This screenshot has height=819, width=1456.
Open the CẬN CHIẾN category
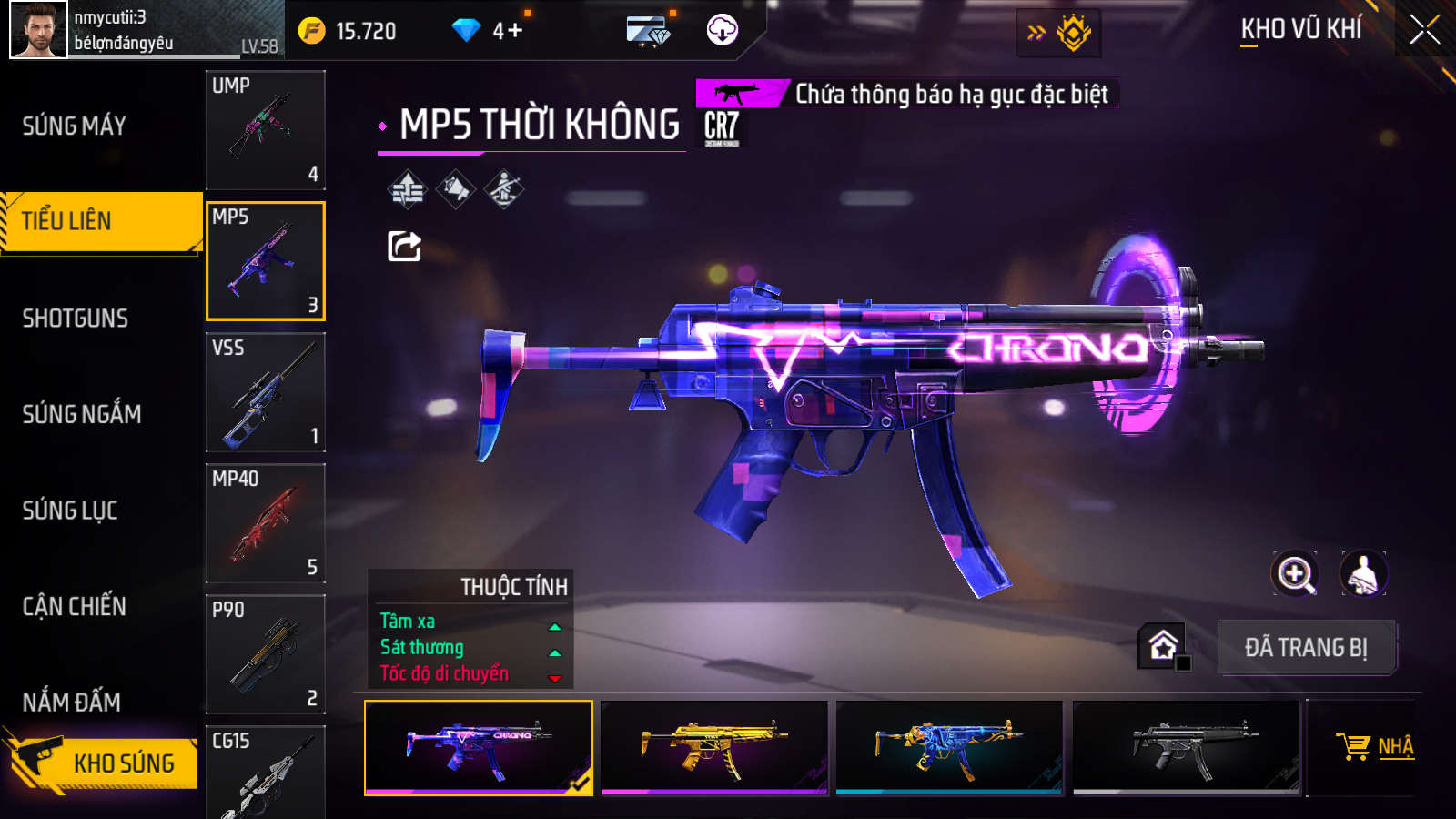click(x=75, y=606)
